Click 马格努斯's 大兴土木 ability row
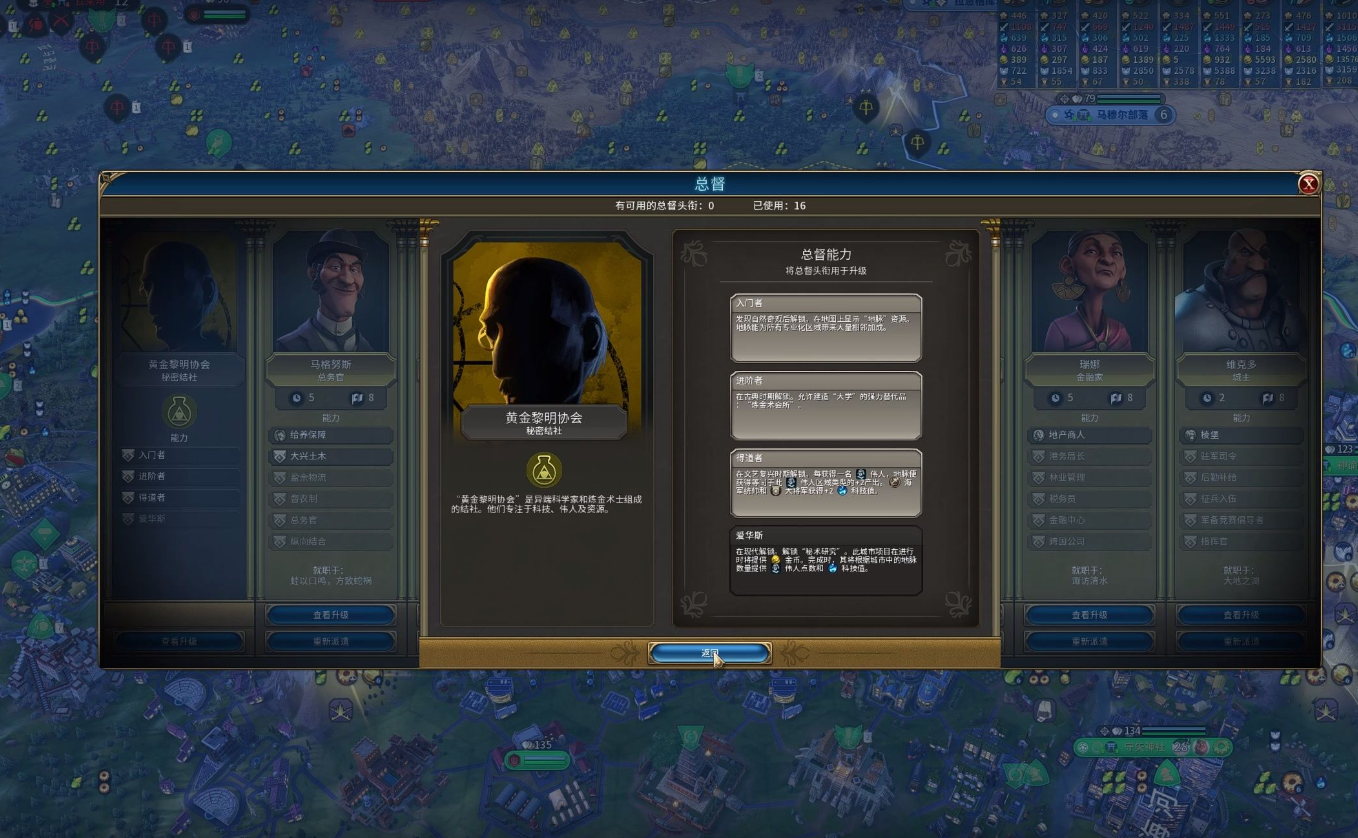The height and width of the screenshot is (838, 1358). (x=331, y=456)
